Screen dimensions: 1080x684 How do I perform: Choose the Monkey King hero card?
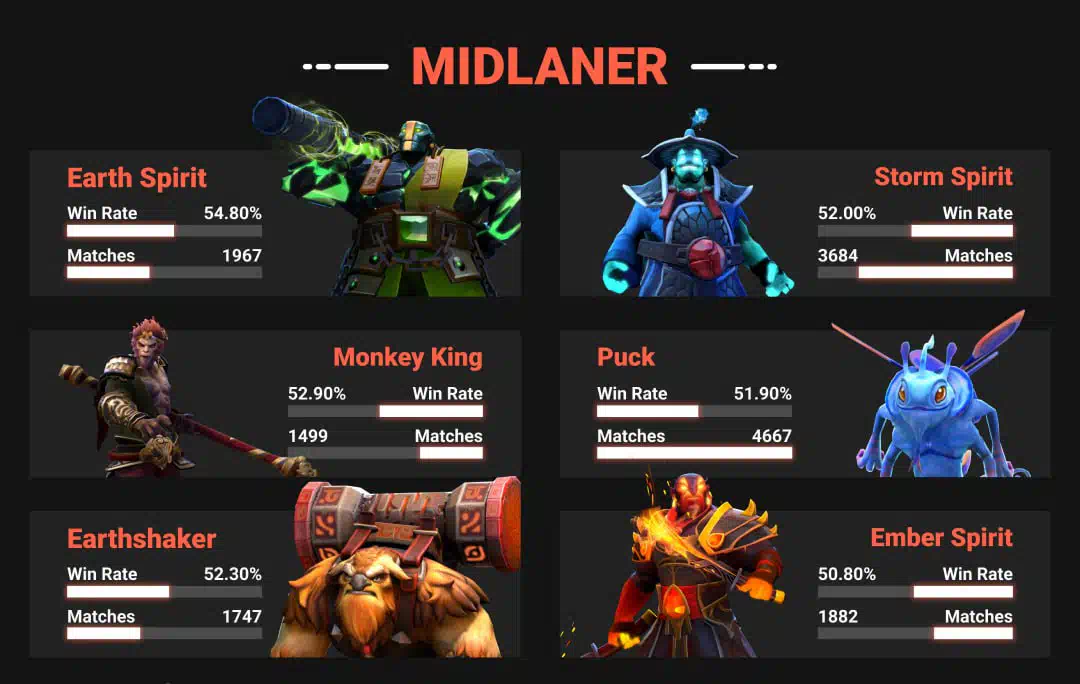click(275, 404)
